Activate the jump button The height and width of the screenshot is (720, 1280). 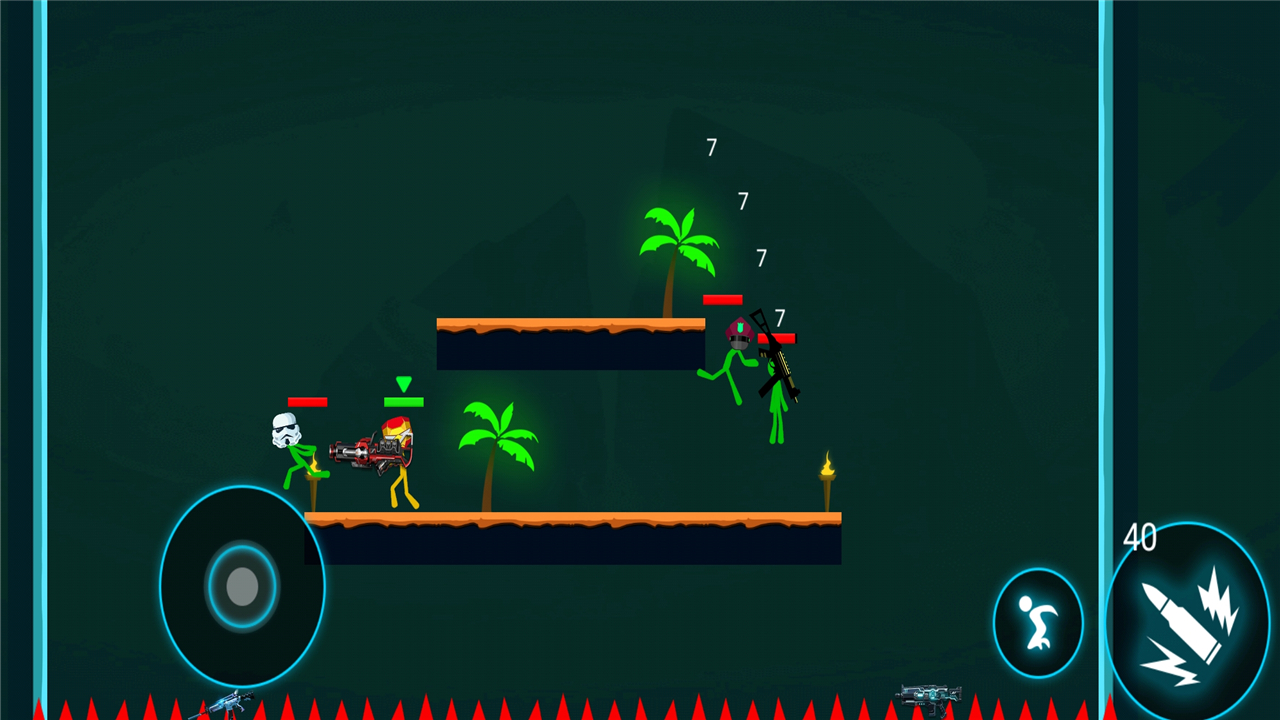pos(1037,623)
